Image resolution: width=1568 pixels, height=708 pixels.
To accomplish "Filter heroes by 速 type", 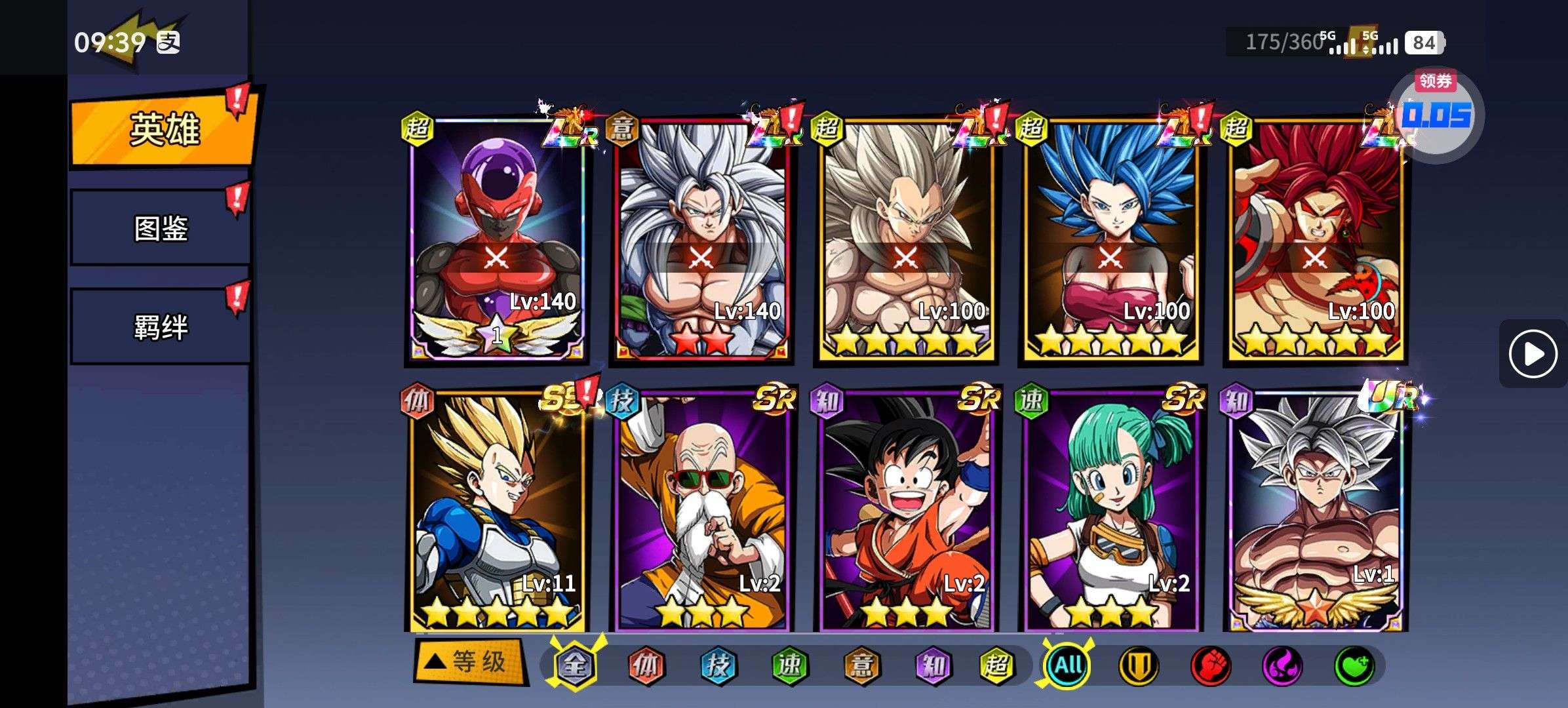I will pyautogui.click(x=789, y=666).
